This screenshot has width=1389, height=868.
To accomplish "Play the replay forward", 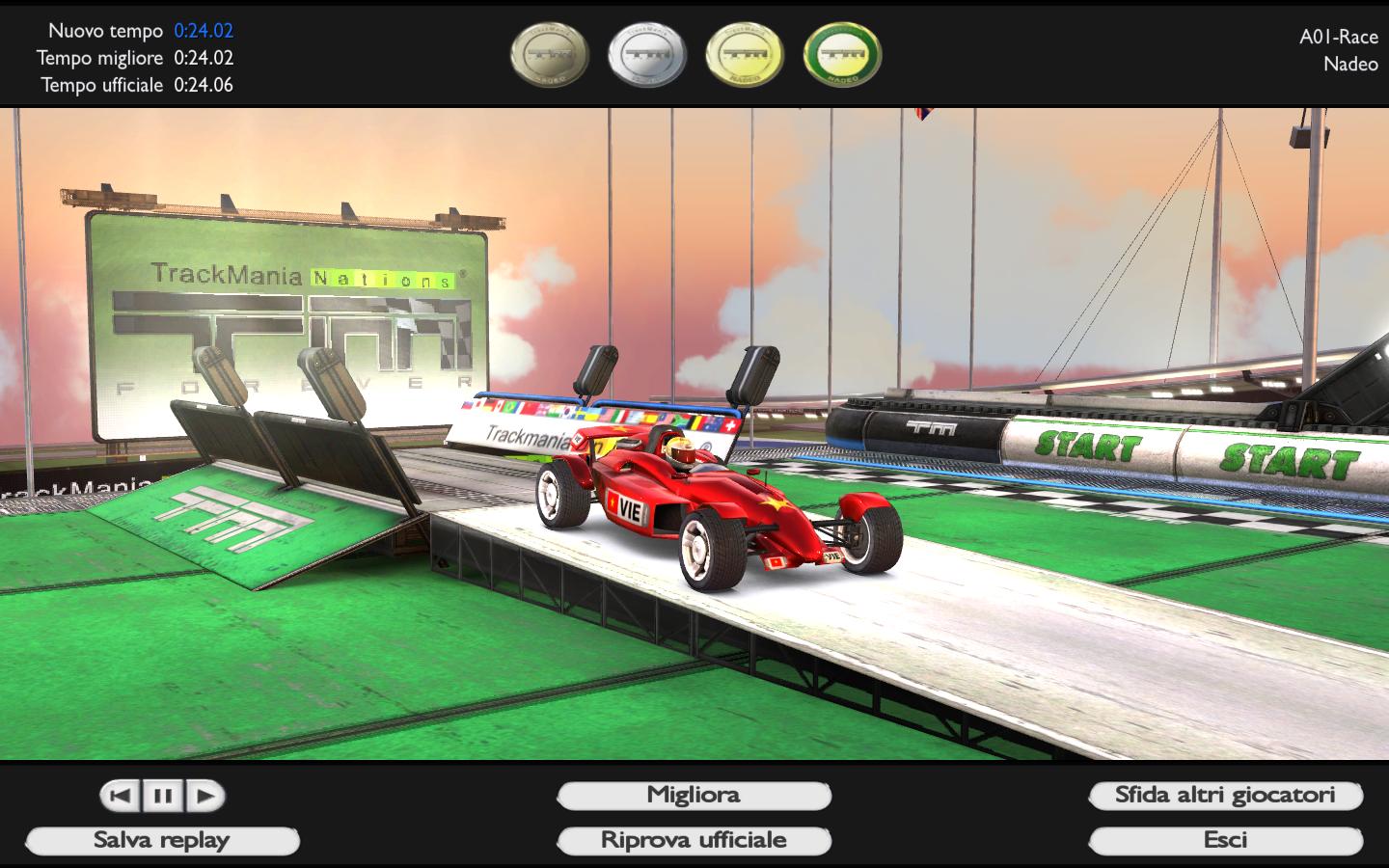I will [x=205, y=796].
